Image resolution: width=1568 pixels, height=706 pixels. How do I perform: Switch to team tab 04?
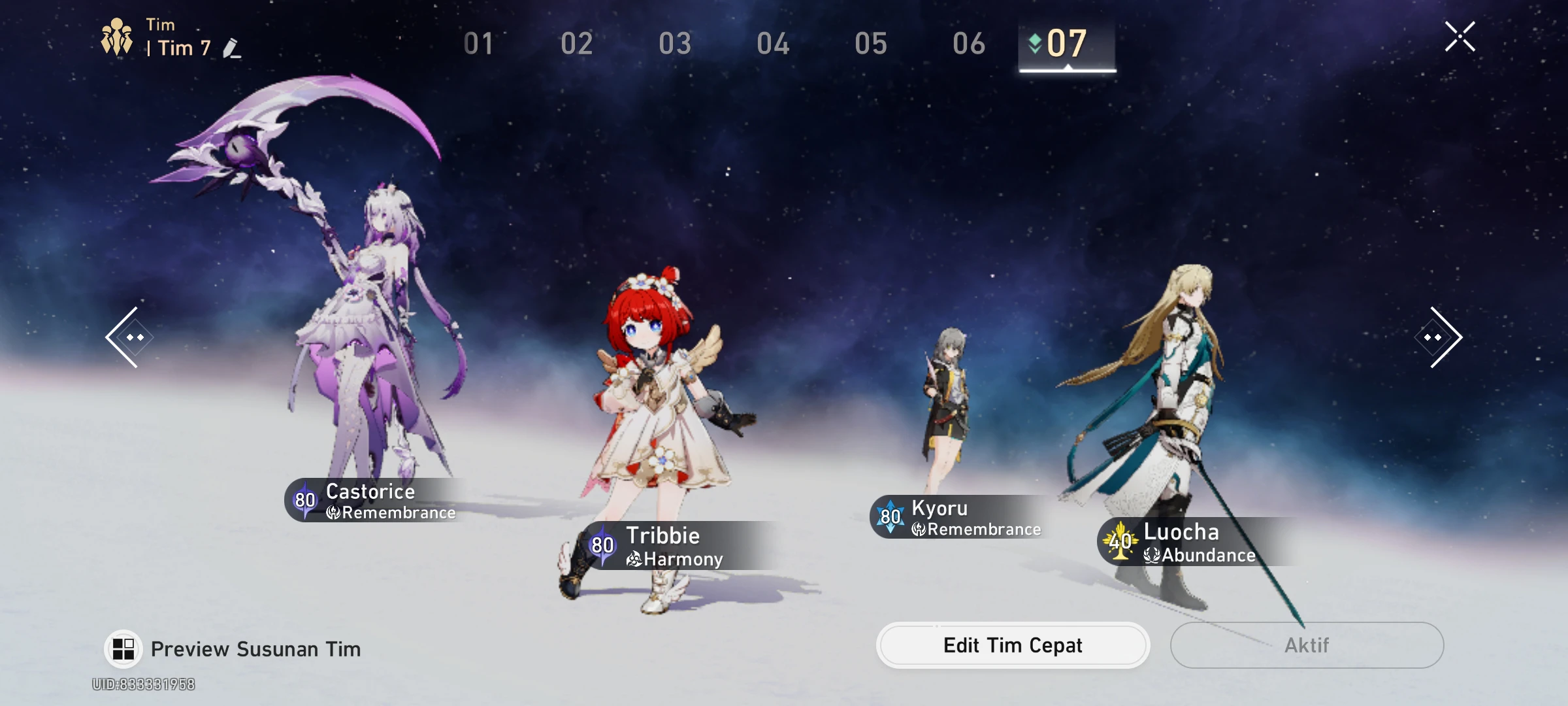point(774,44)
